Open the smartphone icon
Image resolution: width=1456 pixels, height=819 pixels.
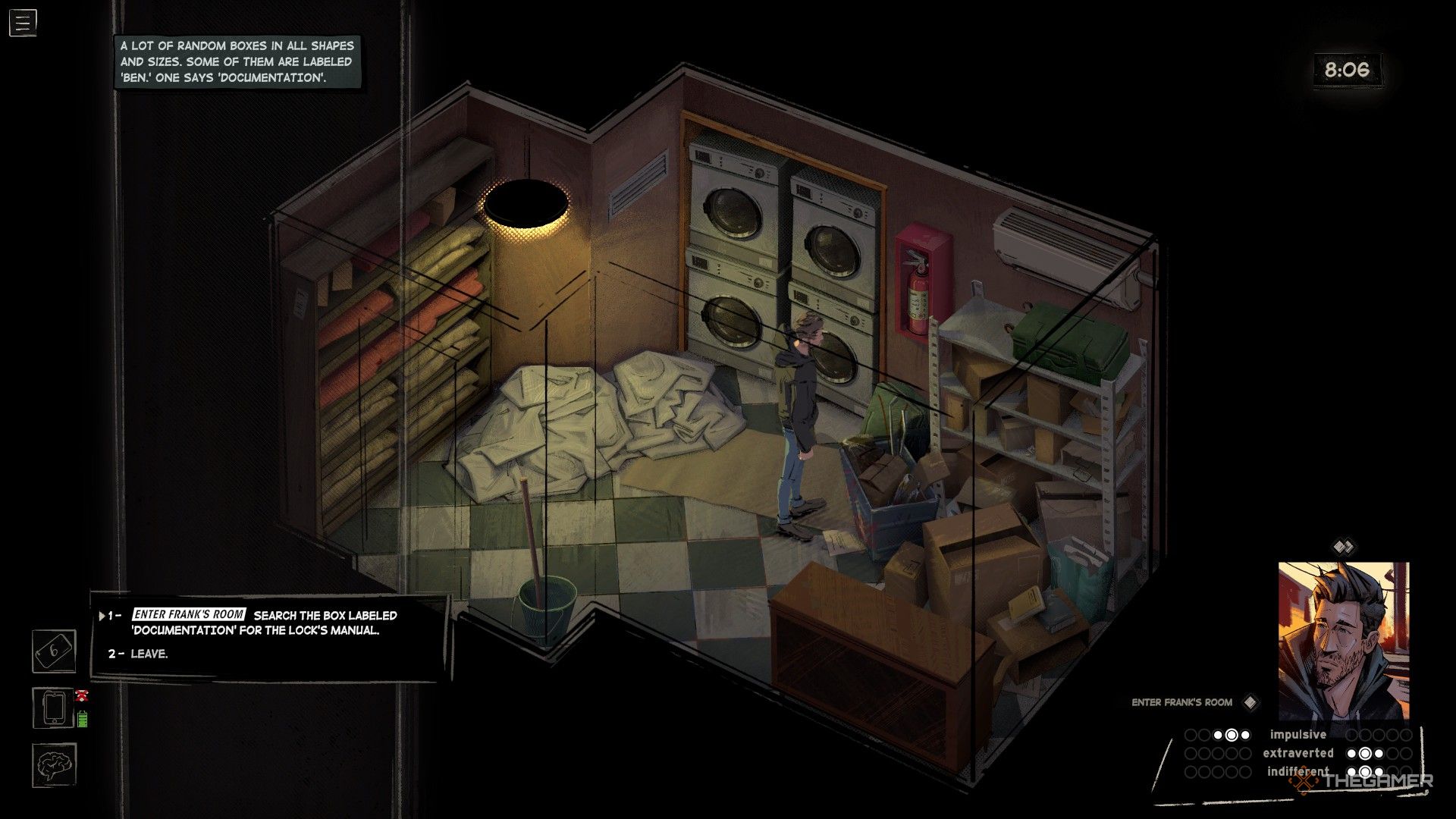pyautogui.click(x=54, y=708)
